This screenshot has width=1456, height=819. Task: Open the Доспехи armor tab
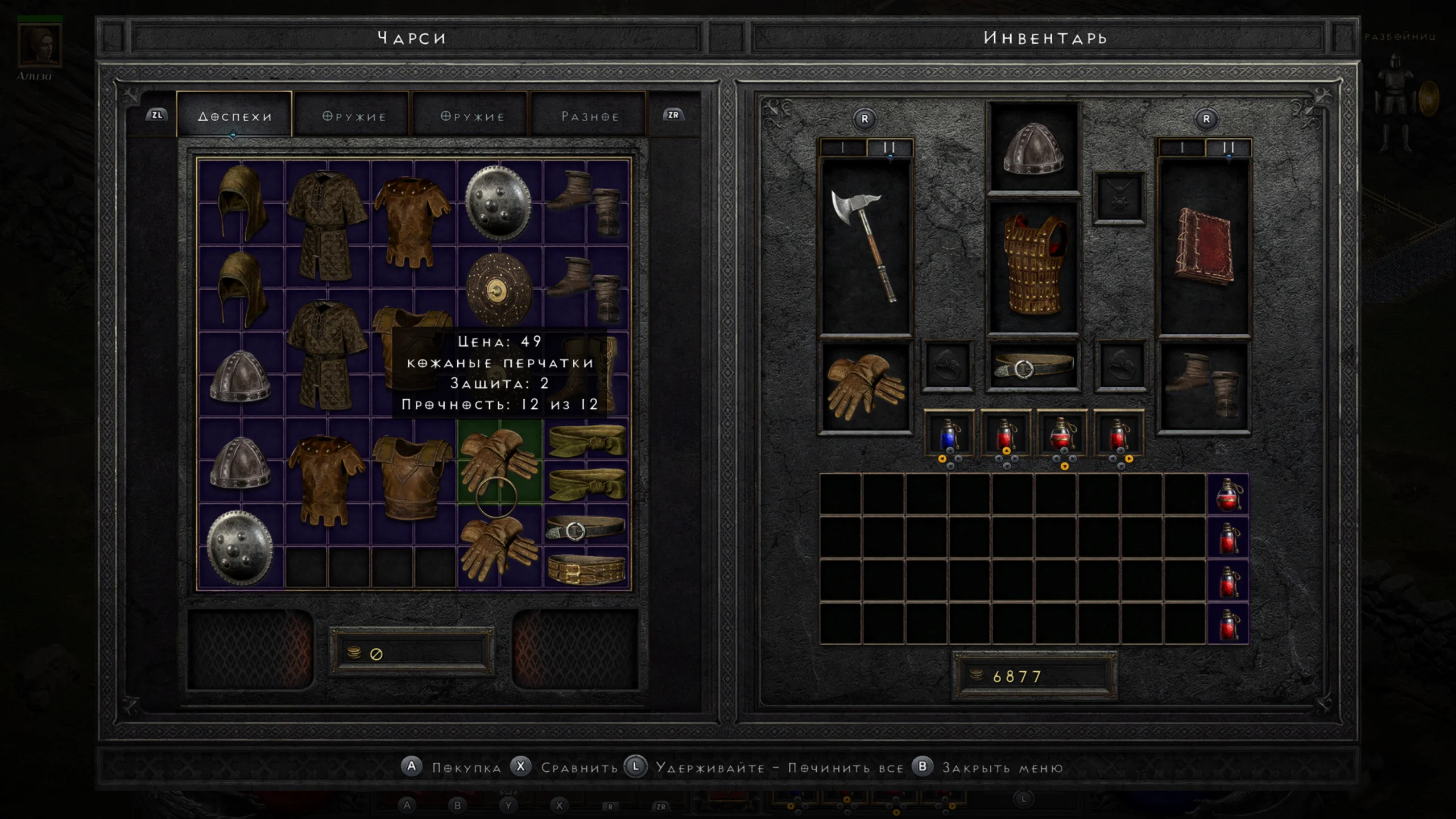[x=234, y=116]
